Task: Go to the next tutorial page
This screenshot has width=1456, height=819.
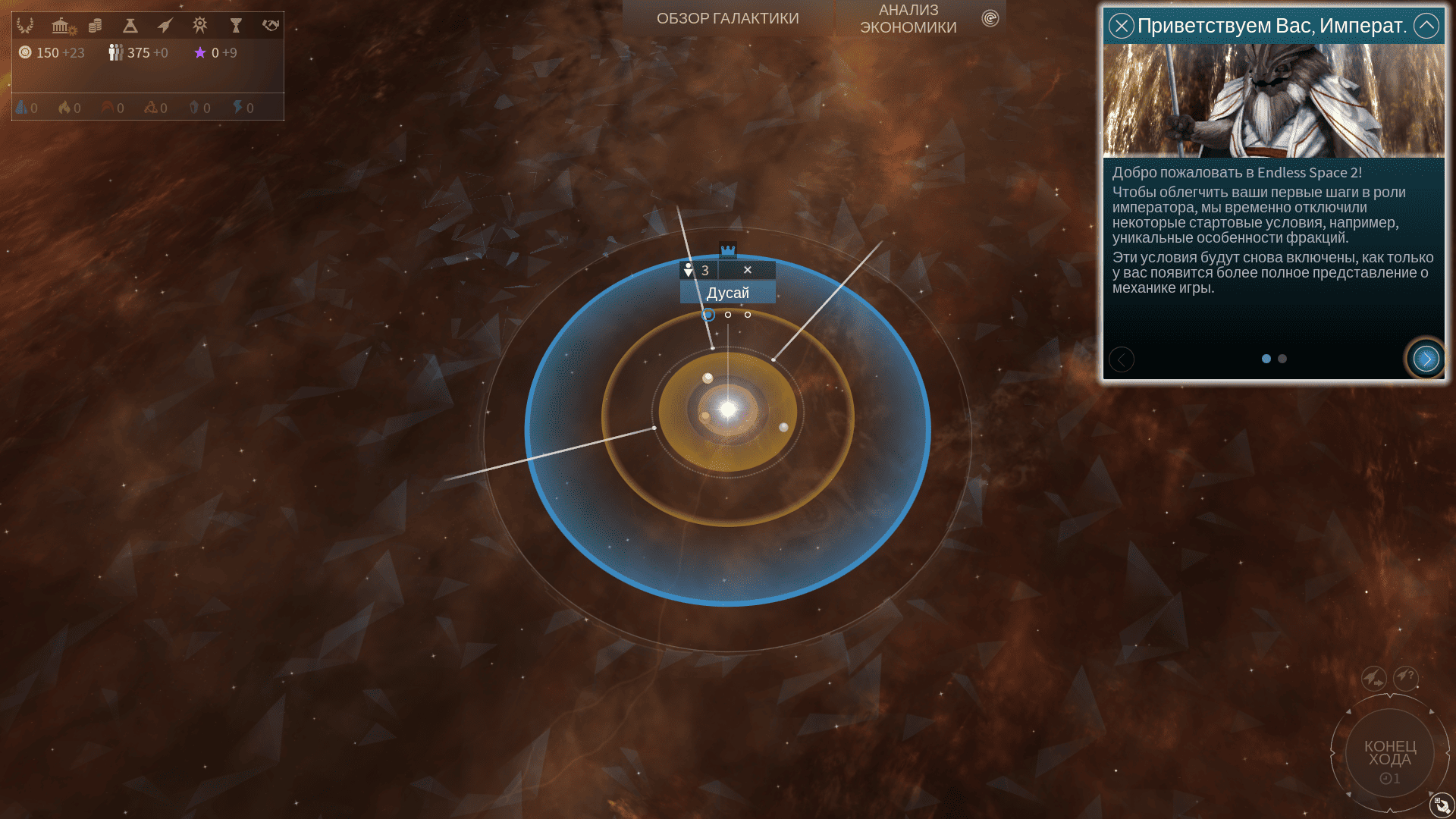Action: tap(1426, 359)
